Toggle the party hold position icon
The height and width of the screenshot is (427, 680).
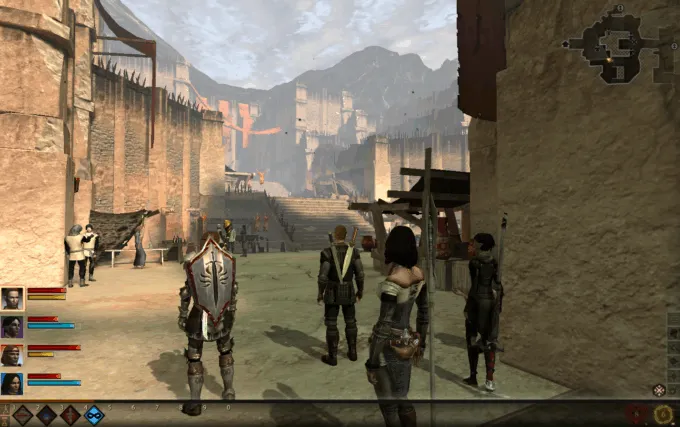[659, 390]
